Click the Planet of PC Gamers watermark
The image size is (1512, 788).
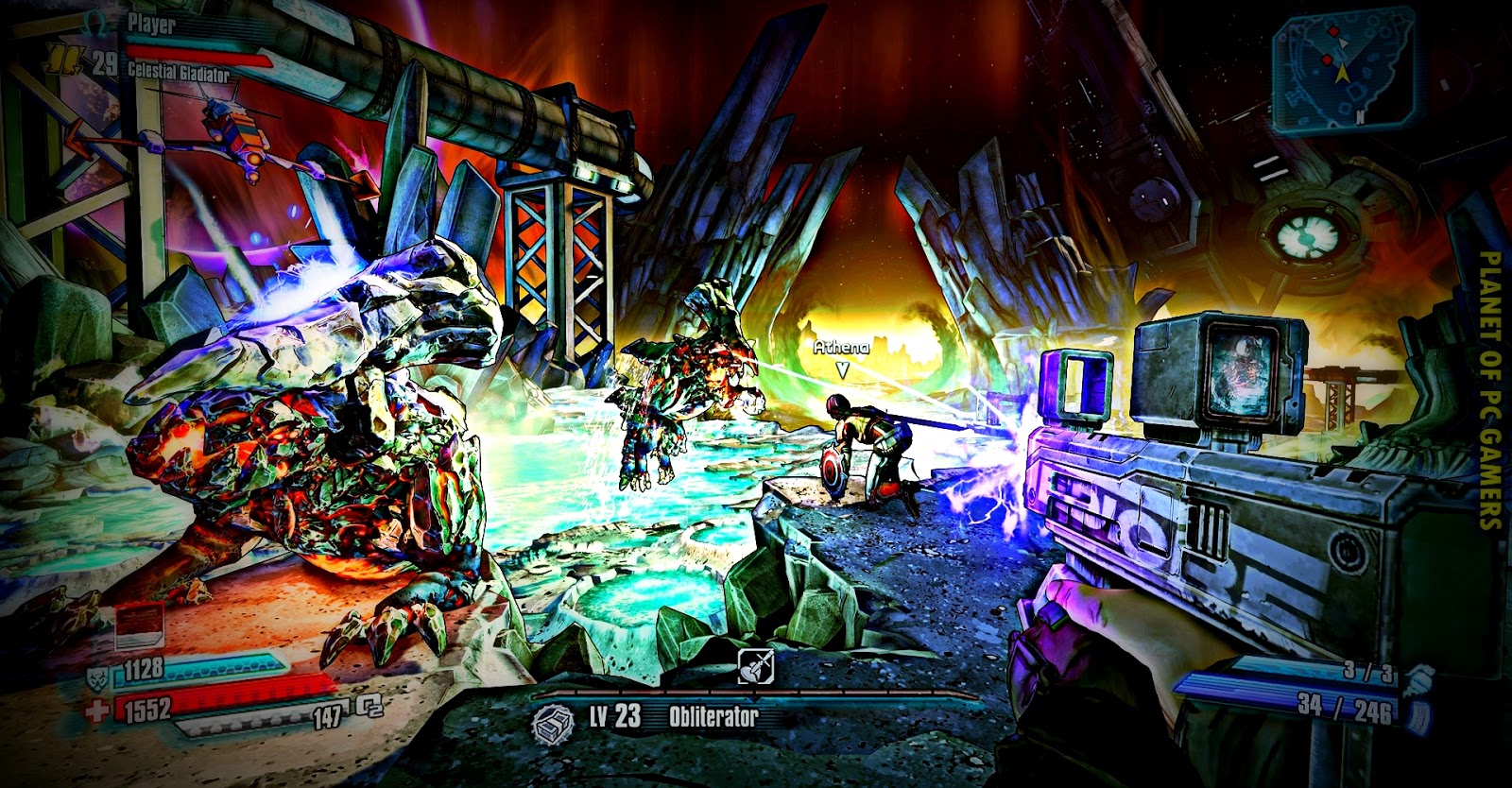click(x=1489, y=389)
